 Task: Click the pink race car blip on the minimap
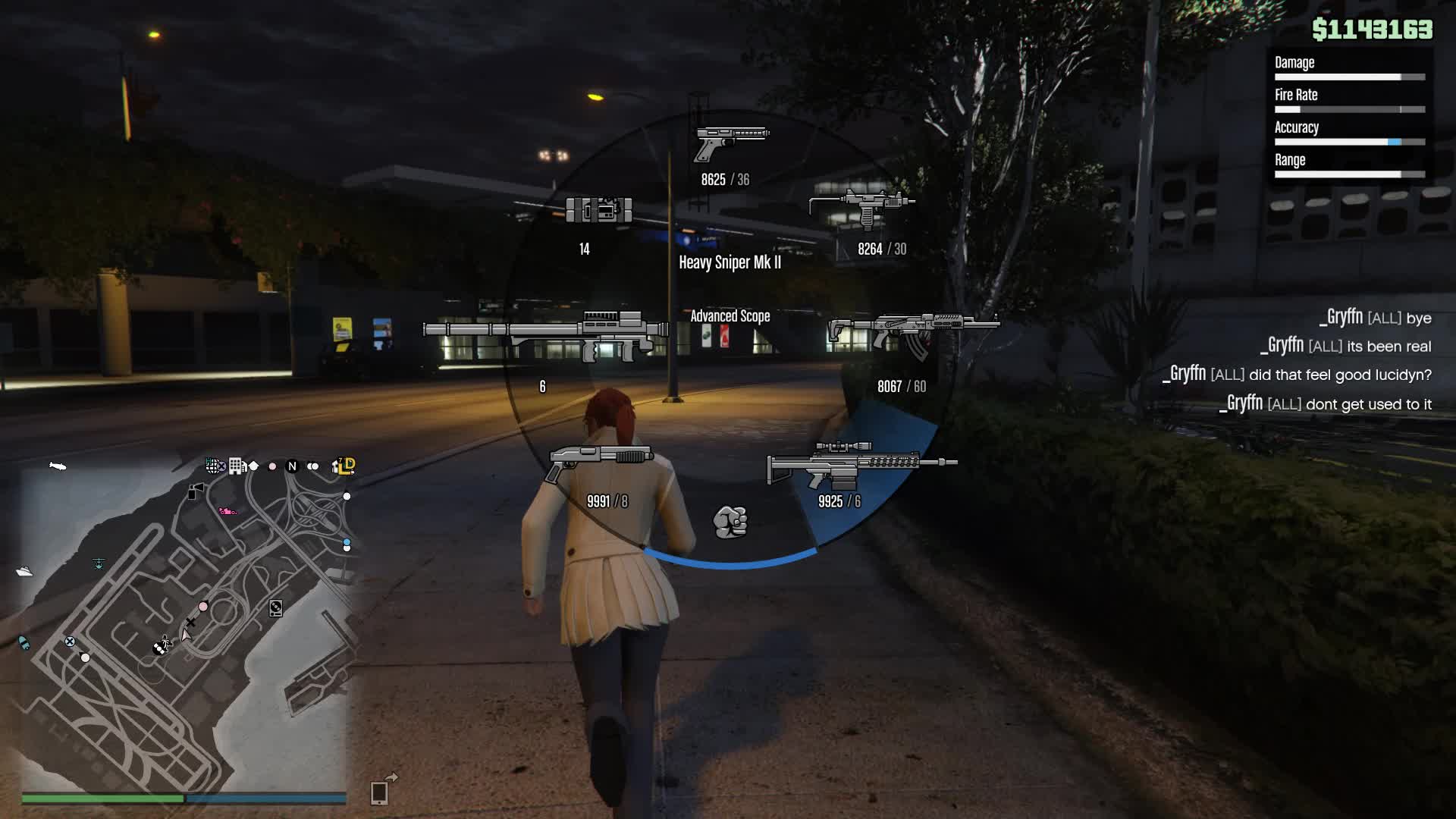point(228,511)
